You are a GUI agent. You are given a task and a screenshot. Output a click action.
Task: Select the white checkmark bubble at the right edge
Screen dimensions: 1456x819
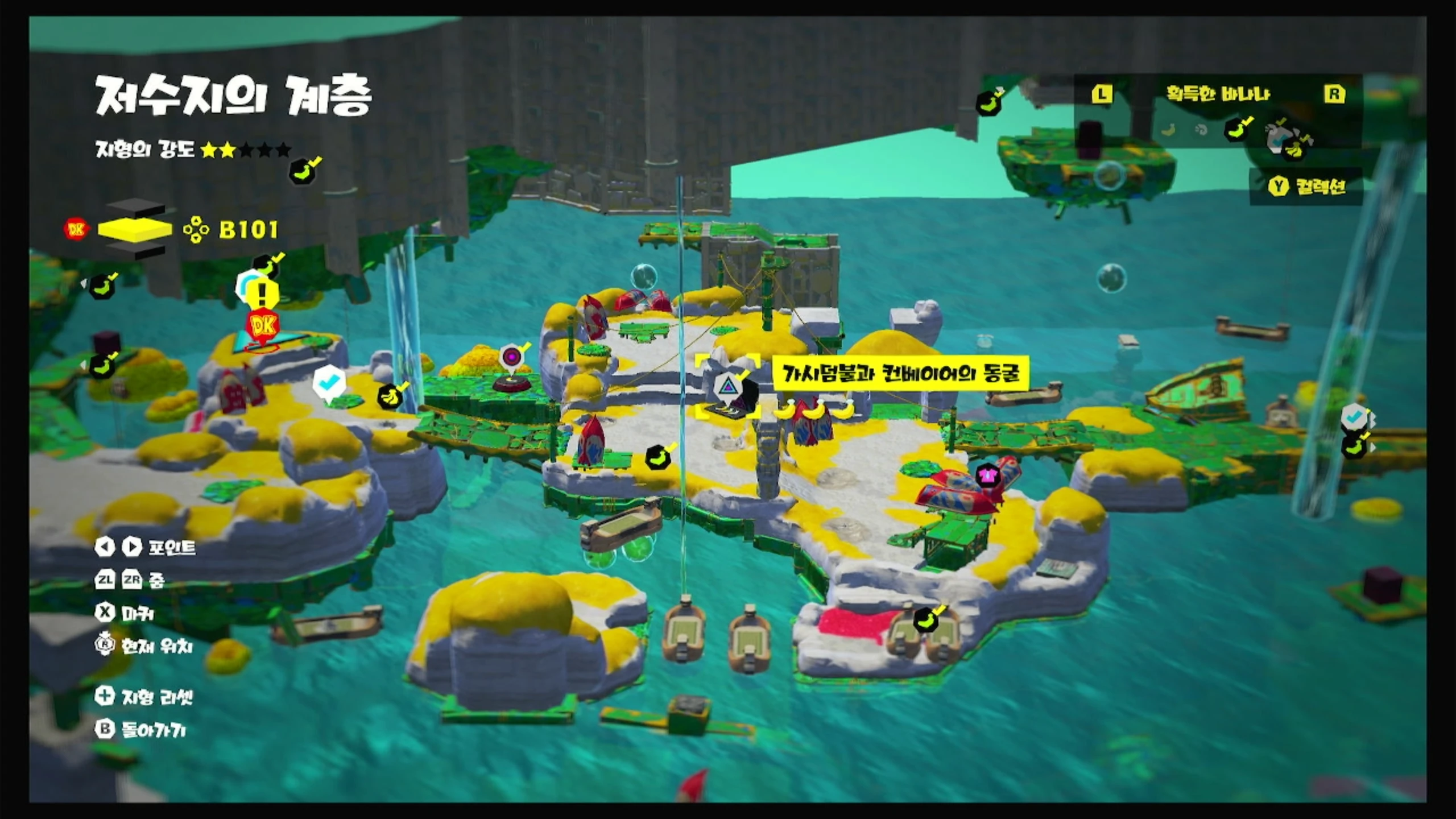pos(1354,417)
